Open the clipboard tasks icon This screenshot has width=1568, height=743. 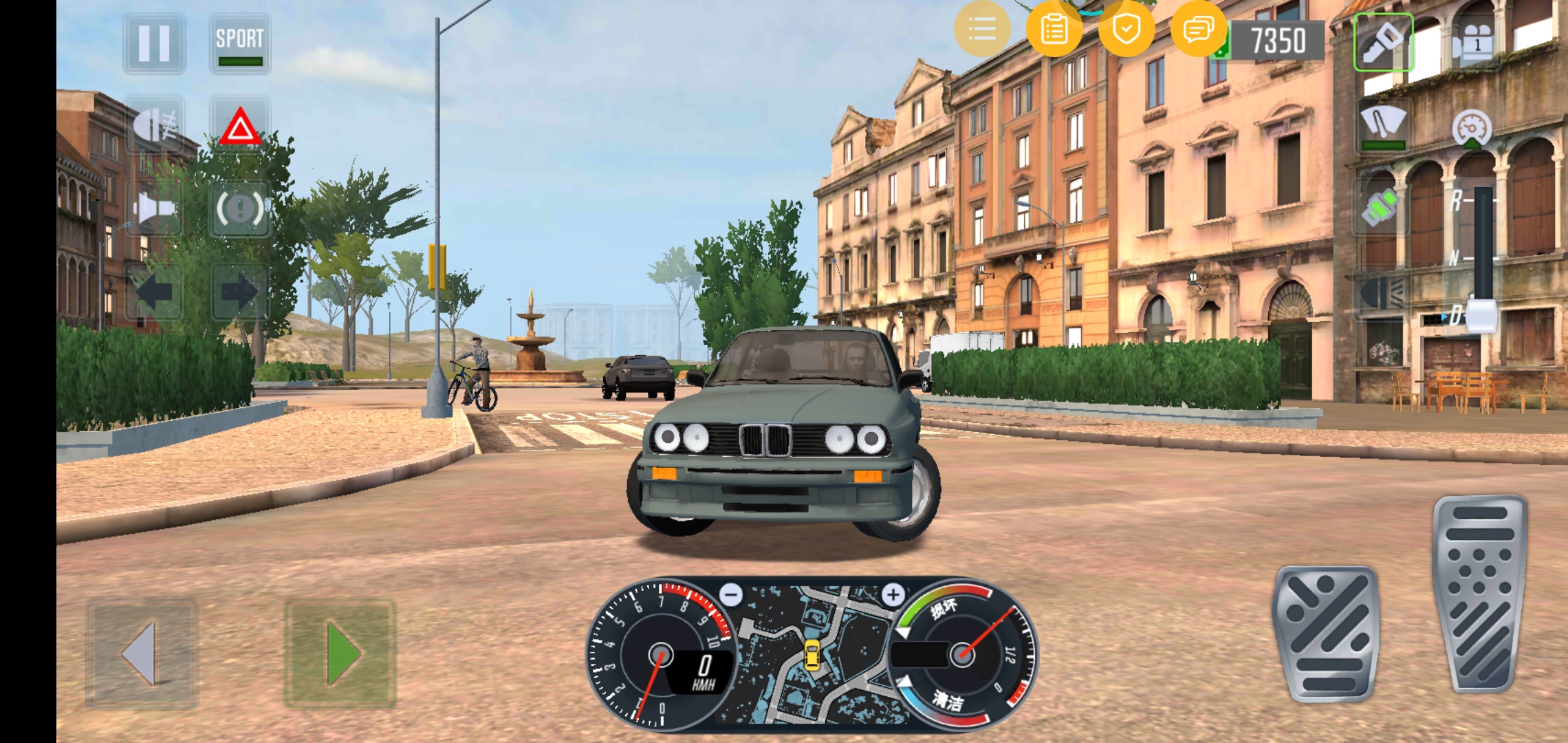[1054, 29]
